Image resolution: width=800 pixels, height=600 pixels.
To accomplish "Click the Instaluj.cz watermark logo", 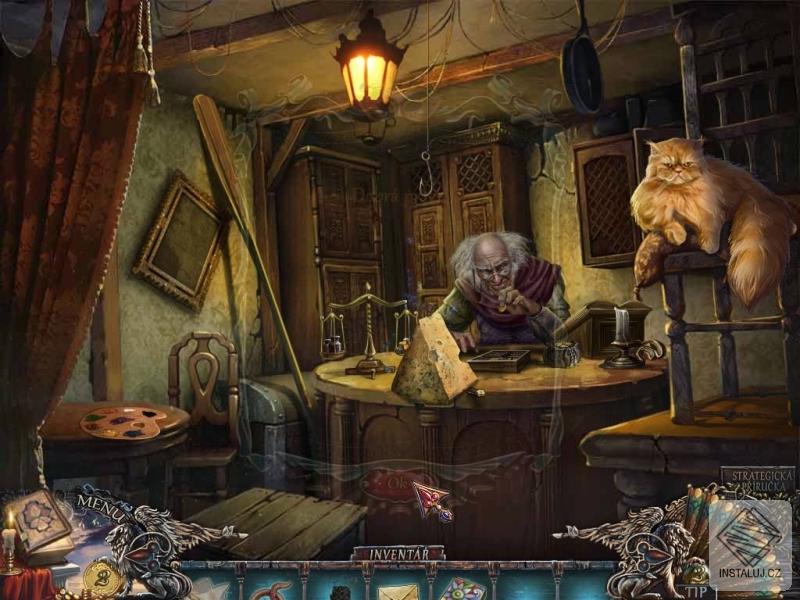I will (750, 545).
